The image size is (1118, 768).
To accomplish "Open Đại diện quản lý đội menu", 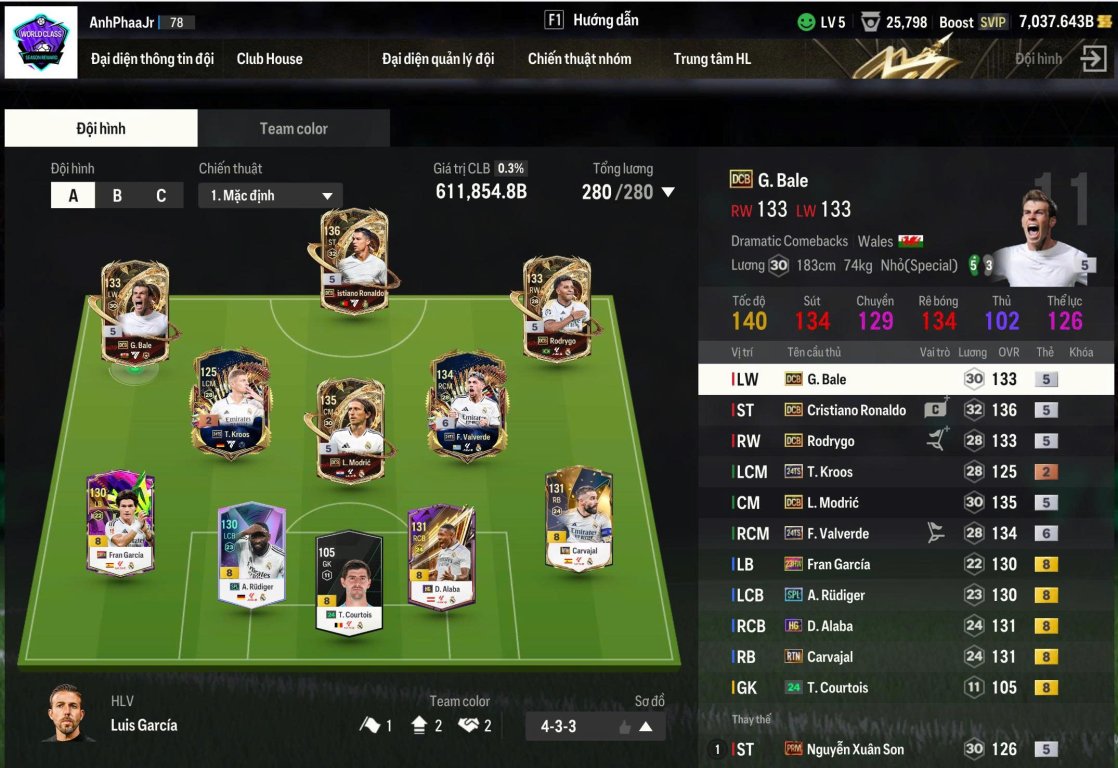I will click(x=438, y=59).
